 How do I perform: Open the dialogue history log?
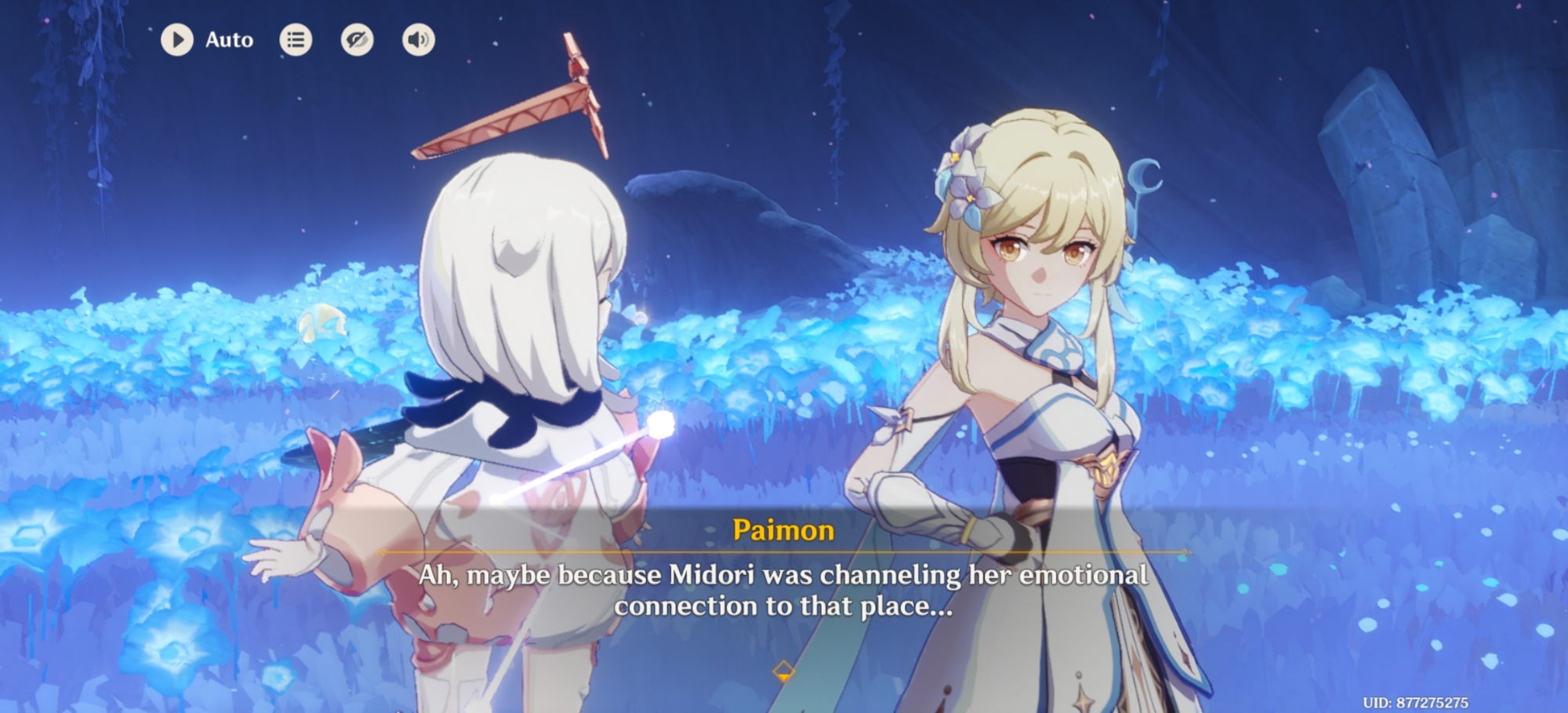point(296,40)
